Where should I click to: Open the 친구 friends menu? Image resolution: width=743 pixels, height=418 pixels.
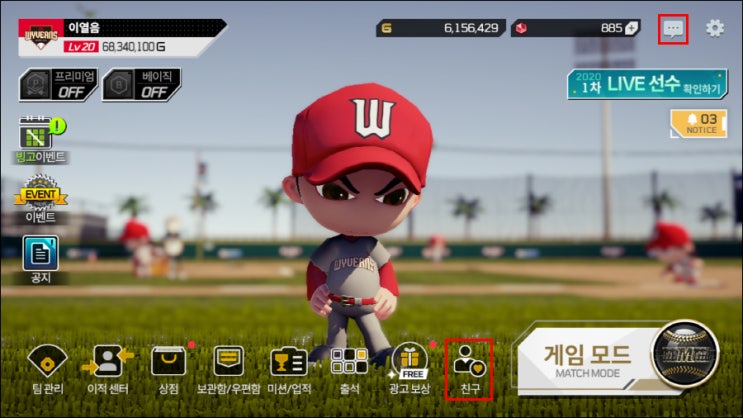tap(468, 366)
